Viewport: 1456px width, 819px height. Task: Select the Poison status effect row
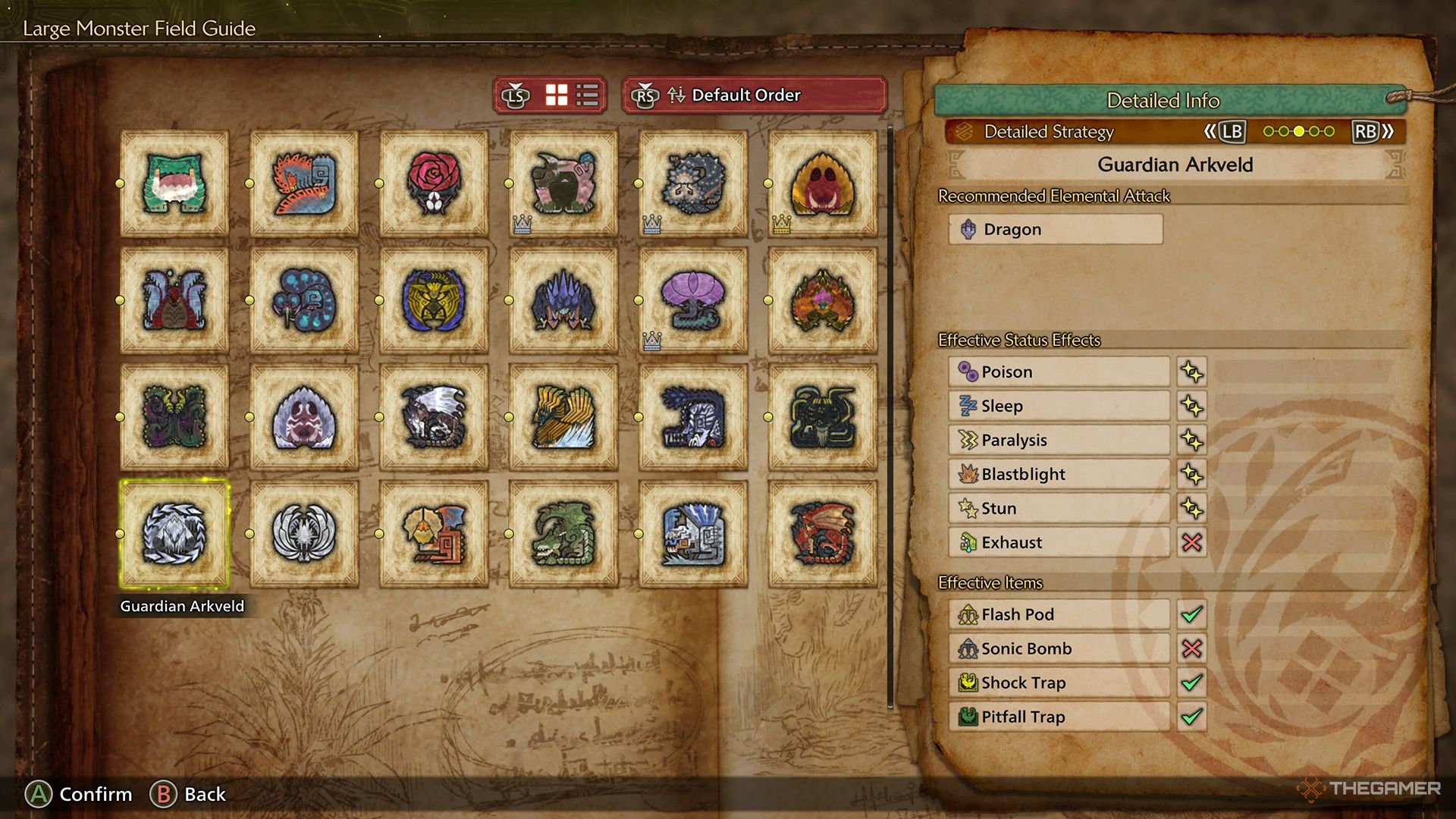[1059, 372]
